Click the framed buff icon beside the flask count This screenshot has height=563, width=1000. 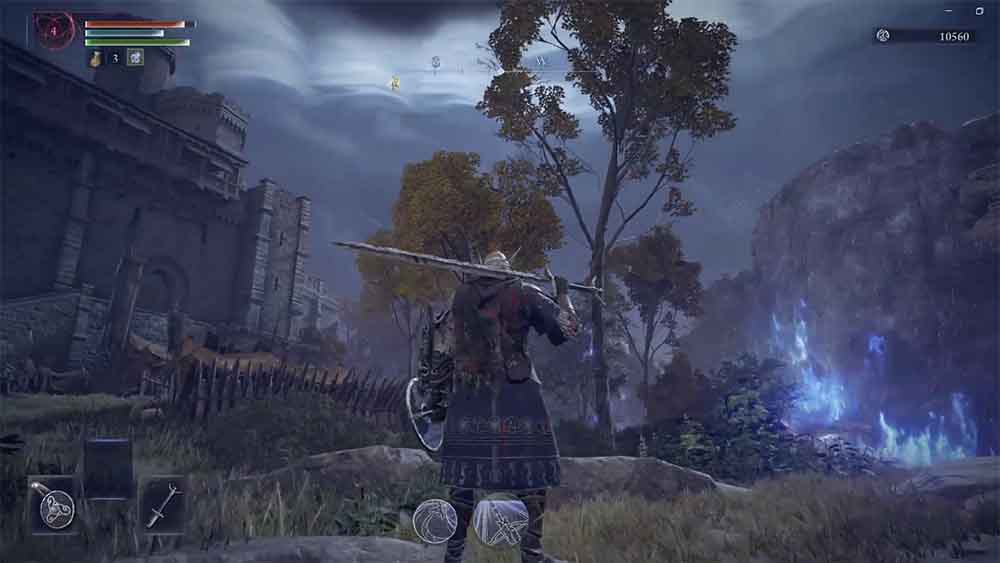(x=135, y=57)
